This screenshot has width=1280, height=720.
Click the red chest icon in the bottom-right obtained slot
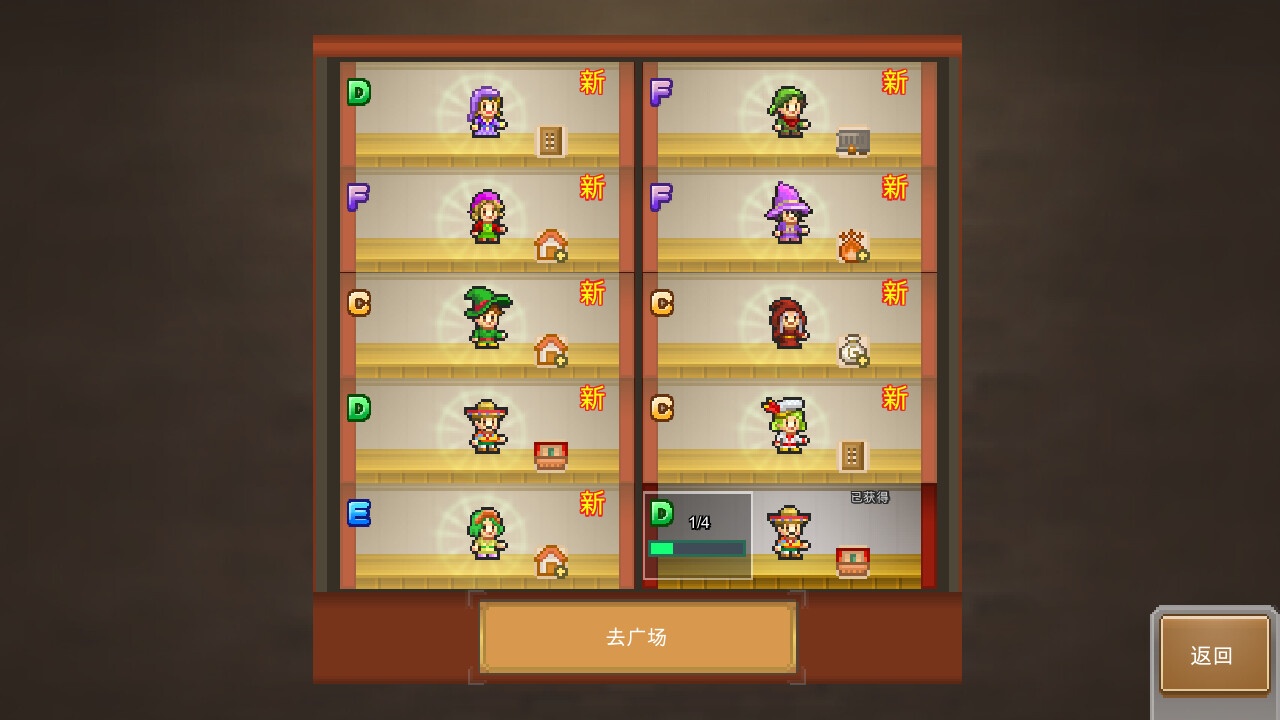click(854, 560)
